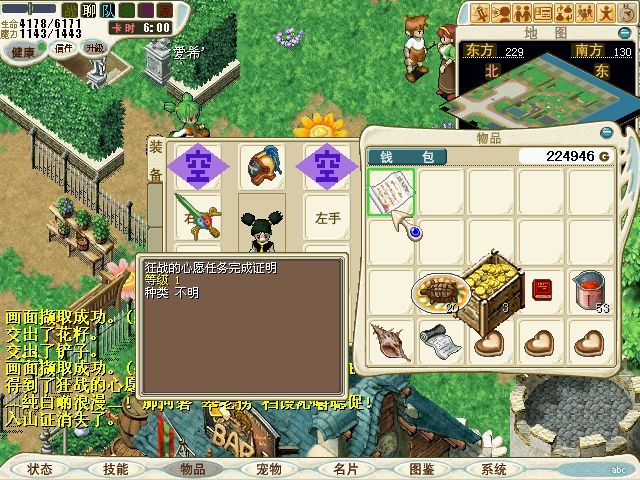Open the 图鉴 encyclopedia menu
The height and width of the screenshot is (480, 640).
[421, 468]
